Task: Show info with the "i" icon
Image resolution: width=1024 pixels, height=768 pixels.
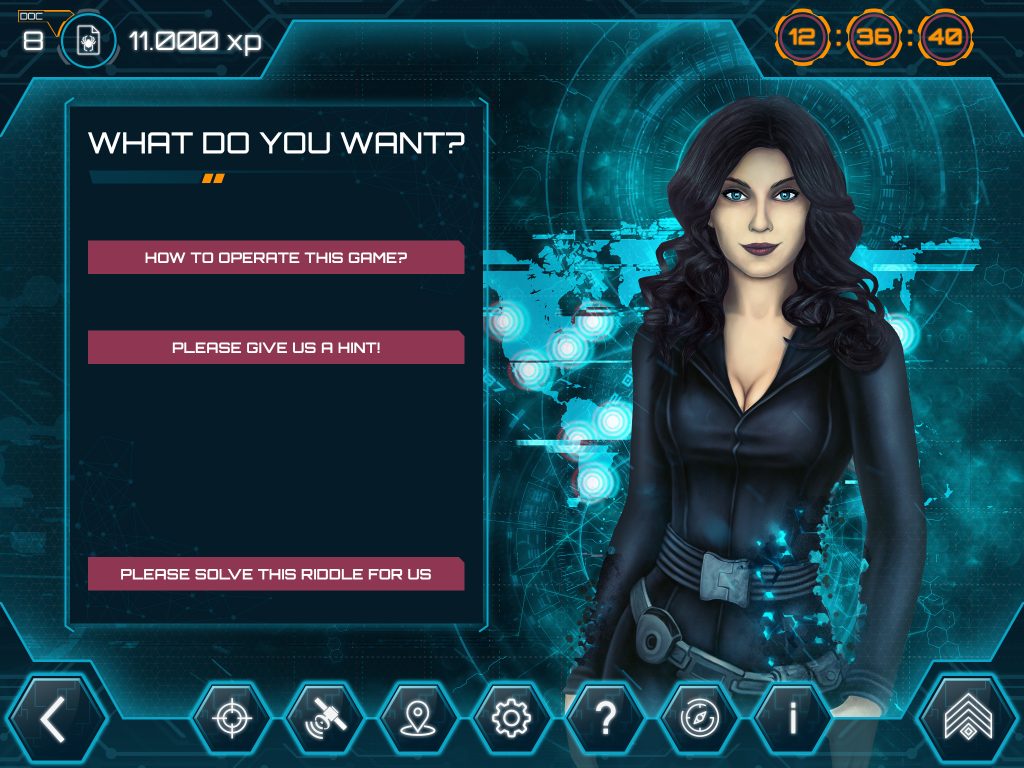Action: coord(791,718)
